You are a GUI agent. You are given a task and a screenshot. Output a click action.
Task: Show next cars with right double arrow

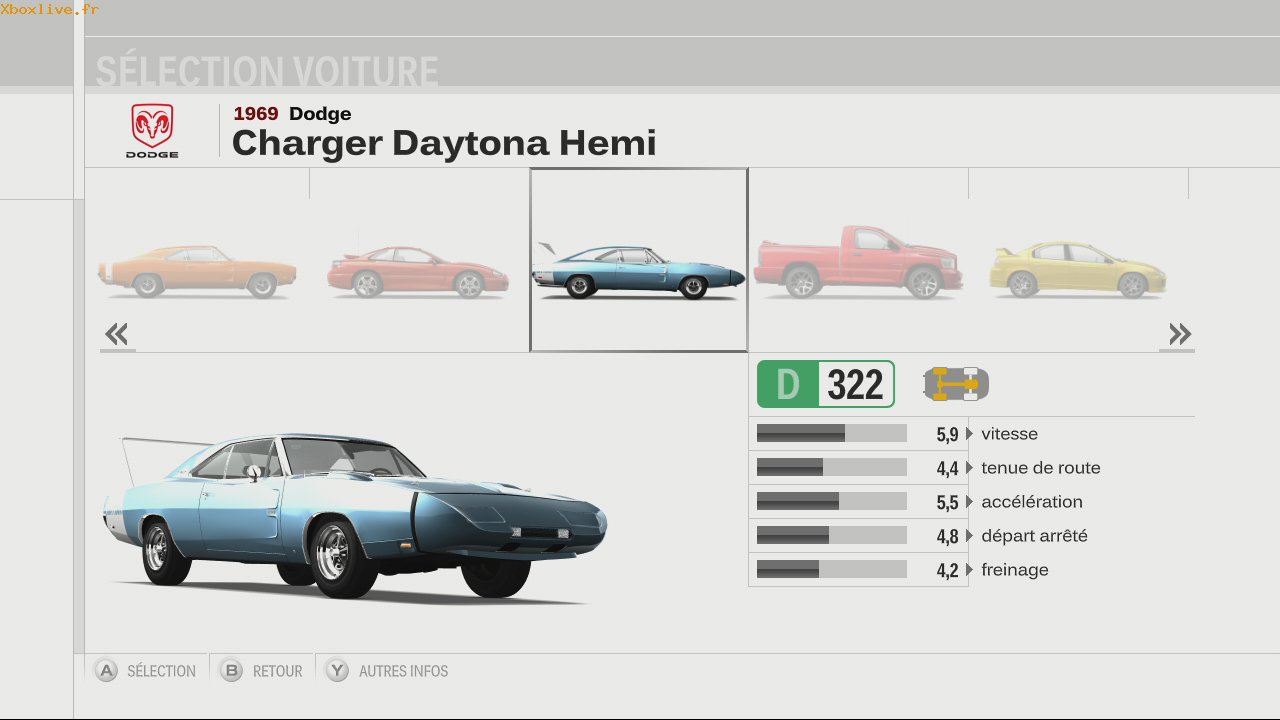tap(1179, 334)
